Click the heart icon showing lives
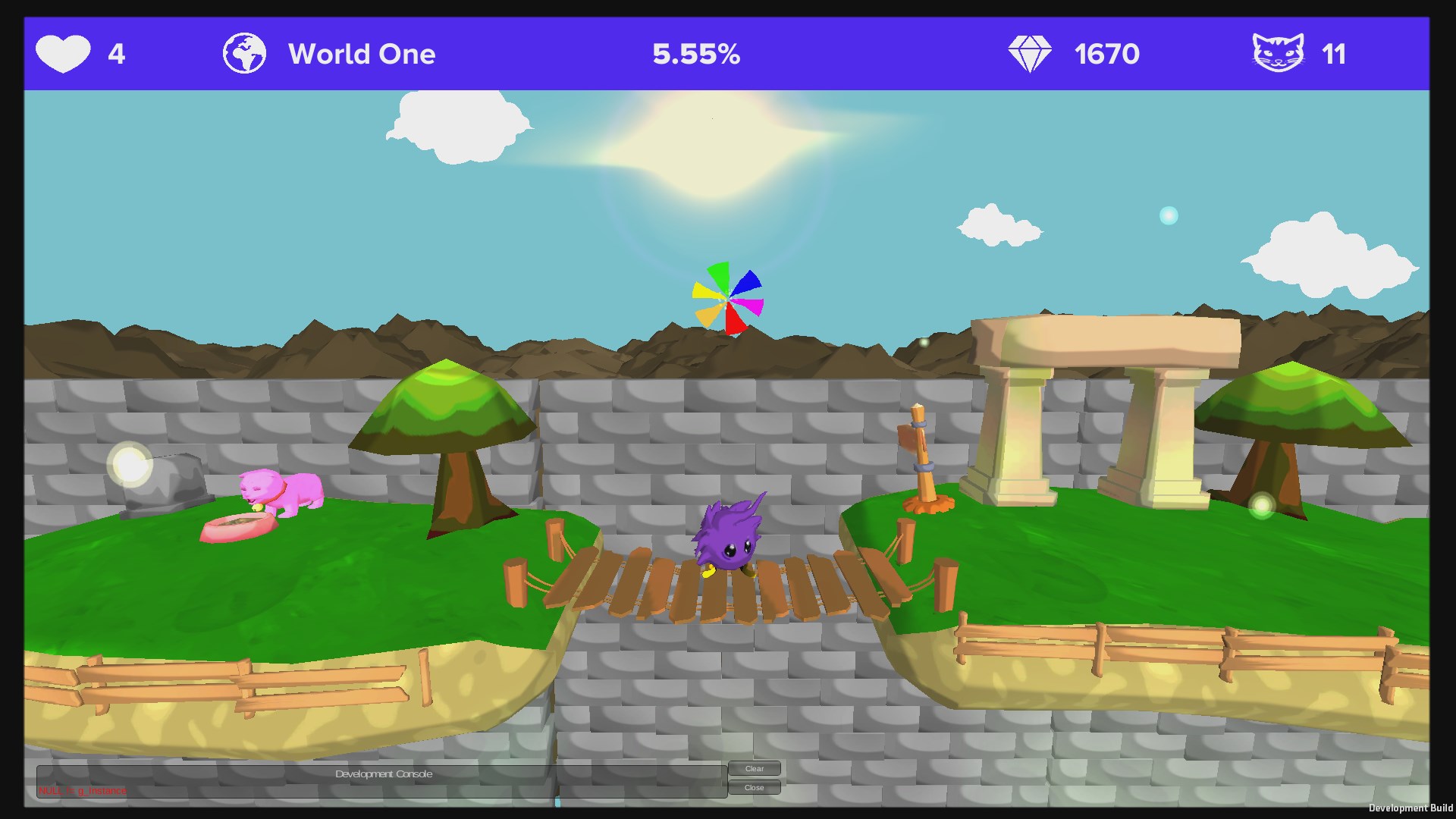The height and width of the screenshot is (819, 1456). [x=64, y=53]
